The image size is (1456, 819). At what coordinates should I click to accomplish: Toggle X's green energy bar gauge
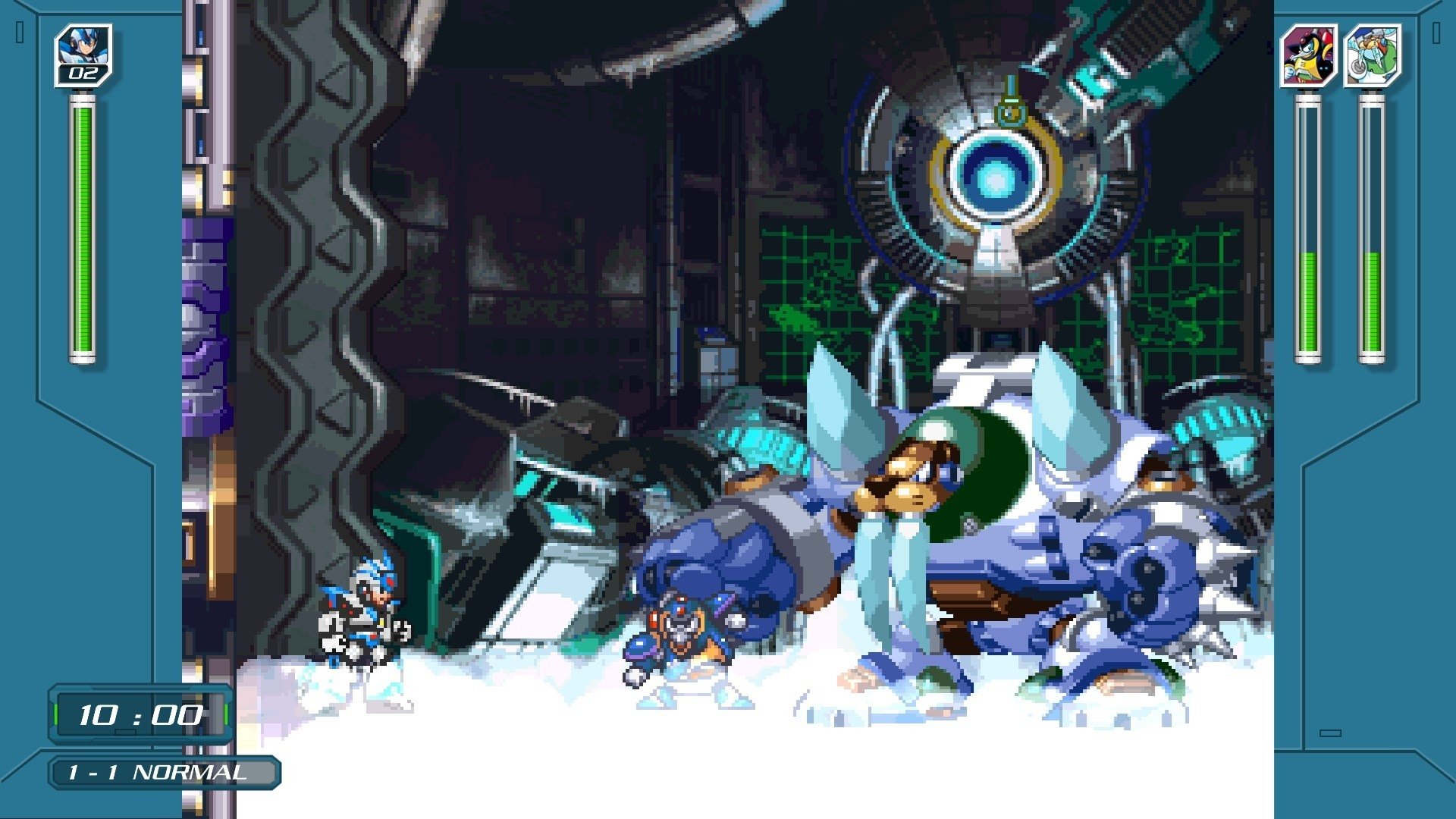80,227
